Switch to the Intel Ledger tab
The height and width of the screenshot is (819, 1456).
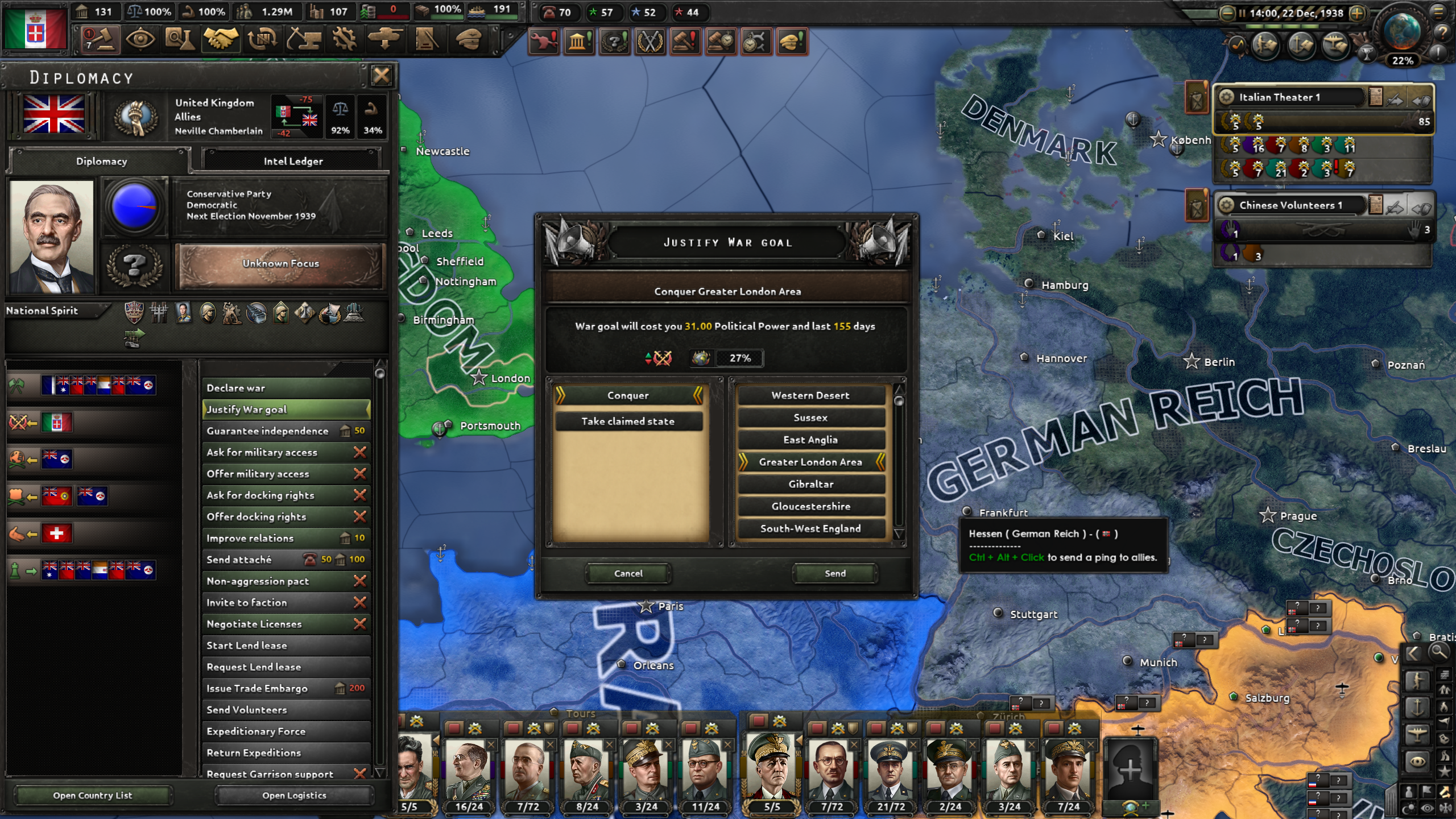pos(293,161)
